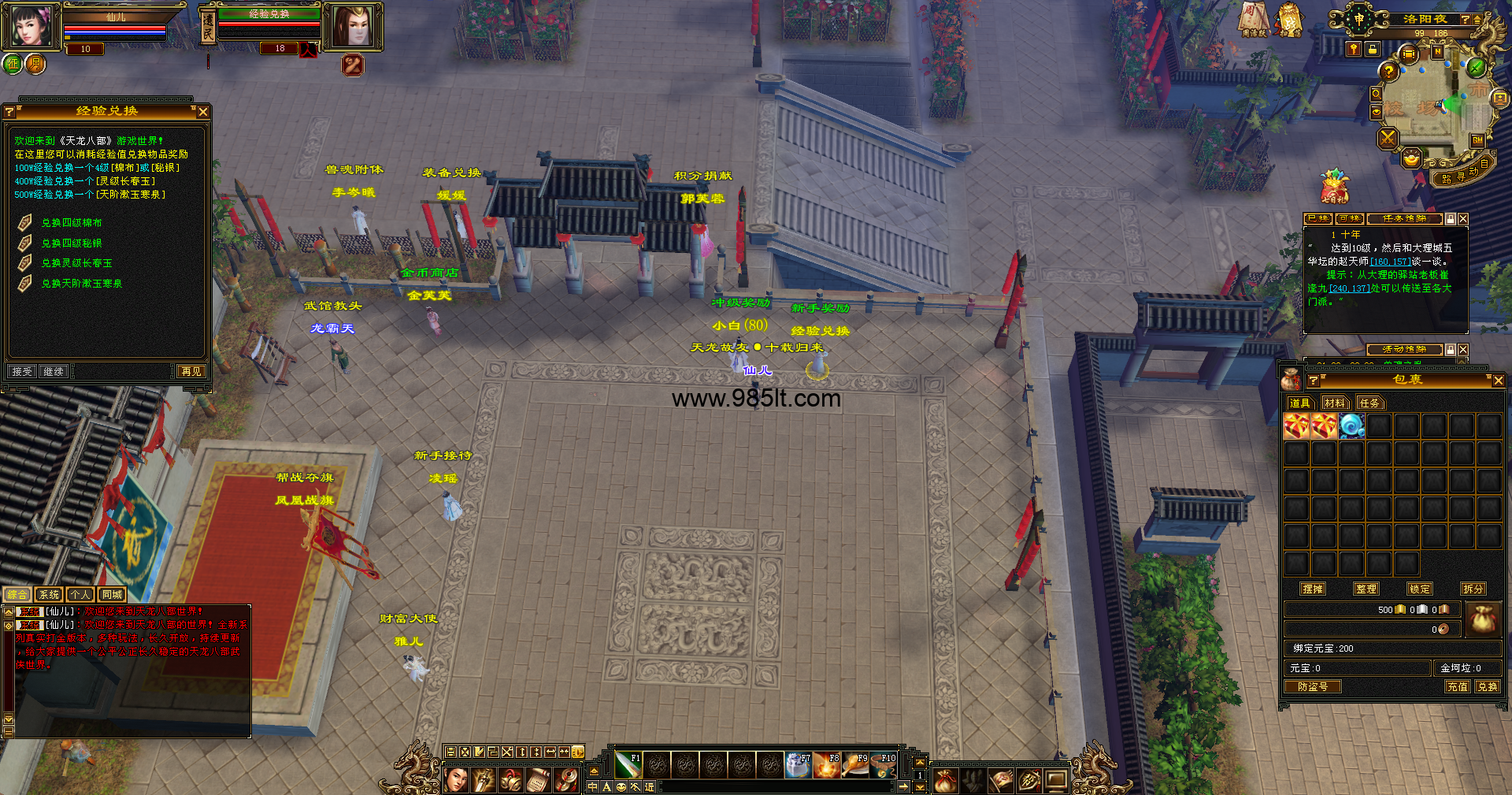Open the GM button on minimap
Viewport: 1512px width, 795px height.
click(1477, 140)
